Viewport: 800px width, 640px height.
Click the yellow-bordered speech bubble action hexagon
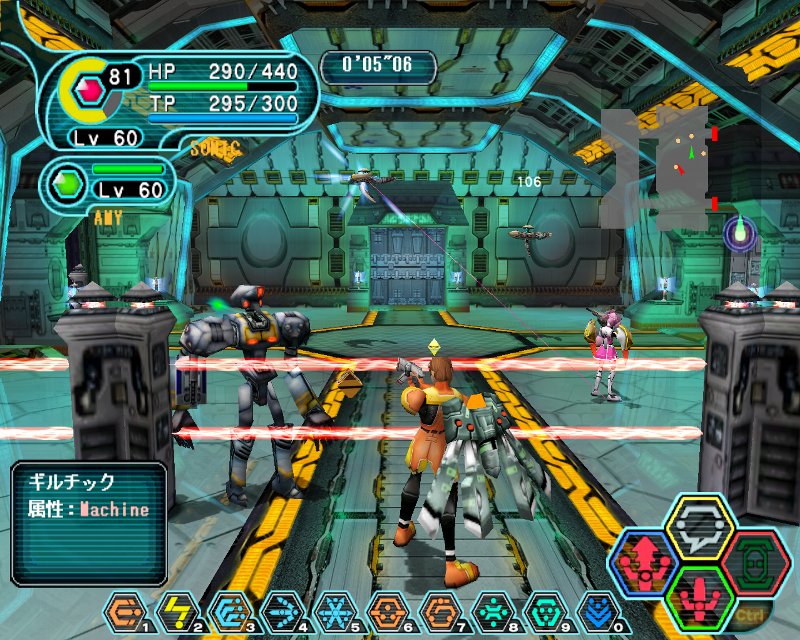[x=700, y=525]
